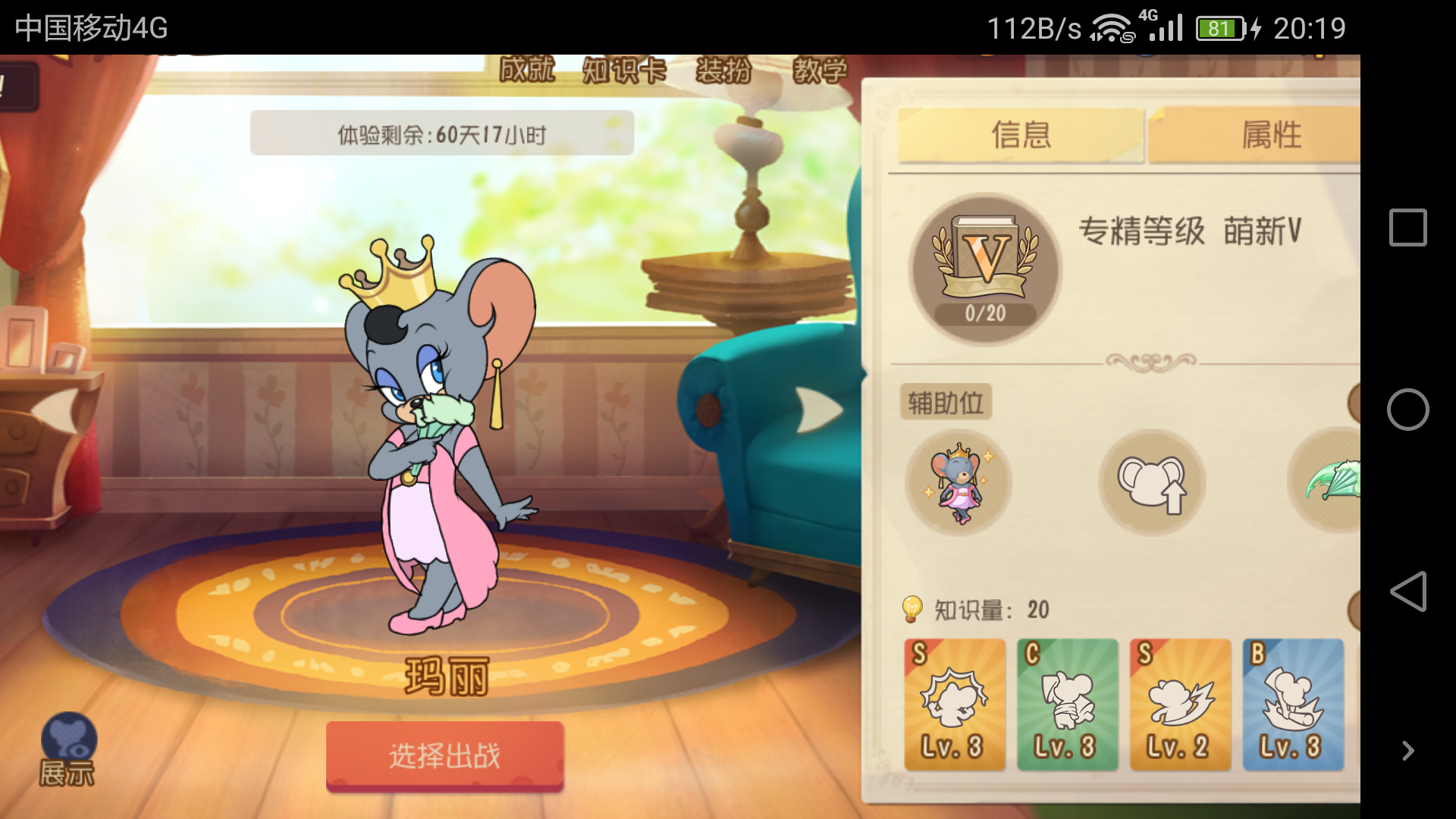Select the blue B-rank Lv.3 skill card
The height and width of the screenshot is (819, 1456).
click(1292, 704)
